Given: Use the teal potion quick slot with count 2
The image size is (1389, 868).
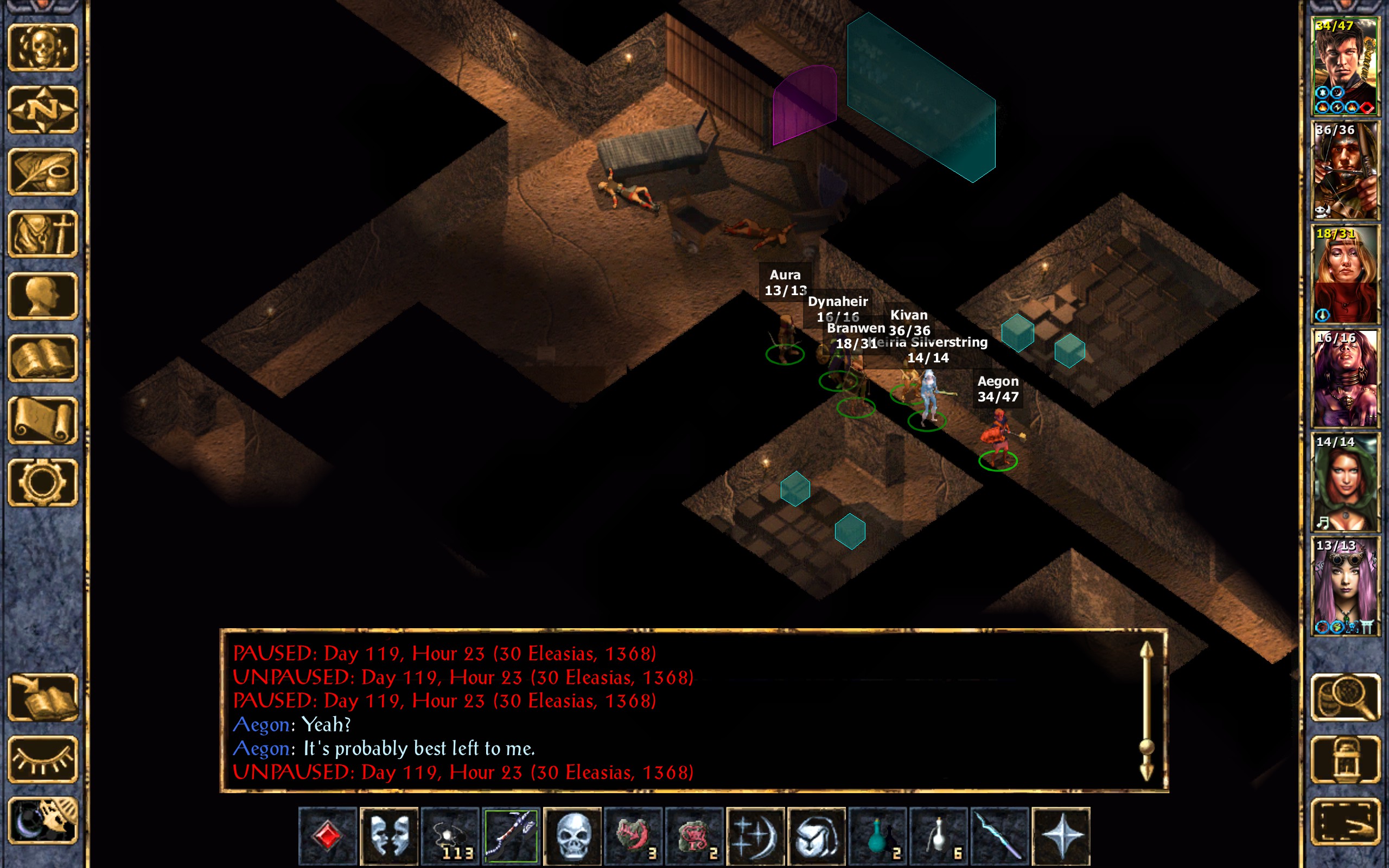Looking at the screenshot, I should [x=877, y=836].
